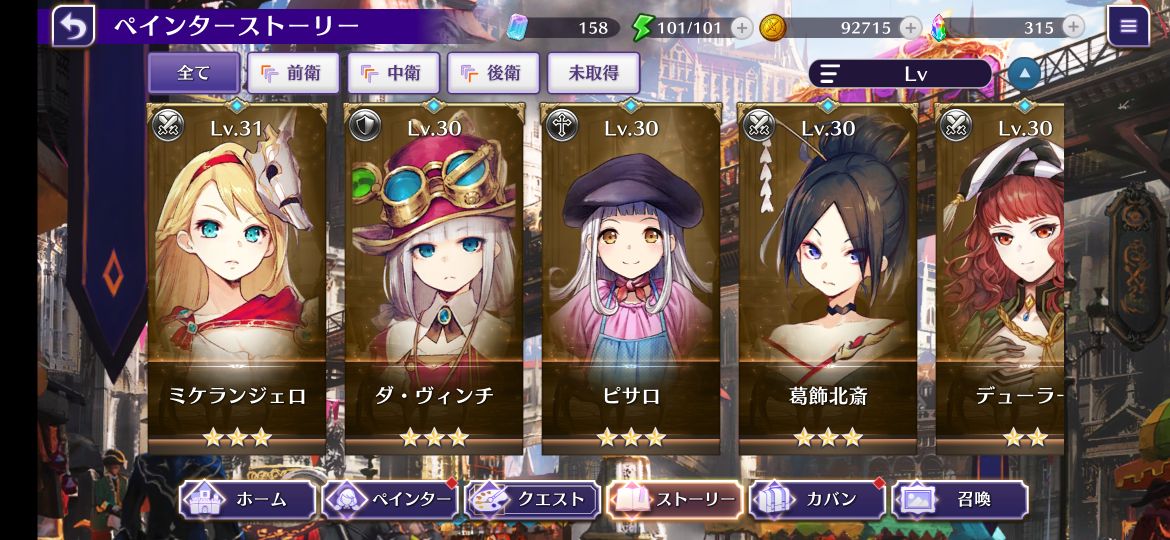Open the クエスト menu
The image size is (1170, 540).
(533, 499)
